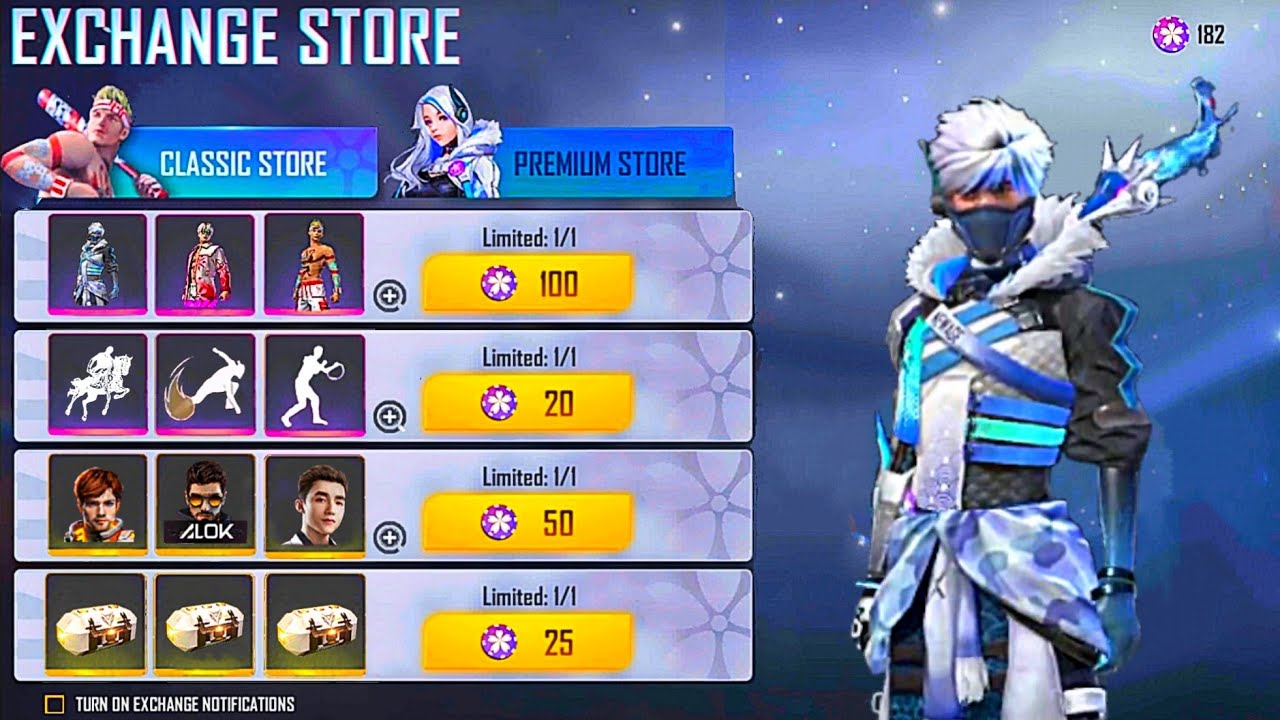Image resolution: width=1280 pixels, height=720 pixels.
Task: Preview the red and white jacket outfit
Action: tap(205, 263)
